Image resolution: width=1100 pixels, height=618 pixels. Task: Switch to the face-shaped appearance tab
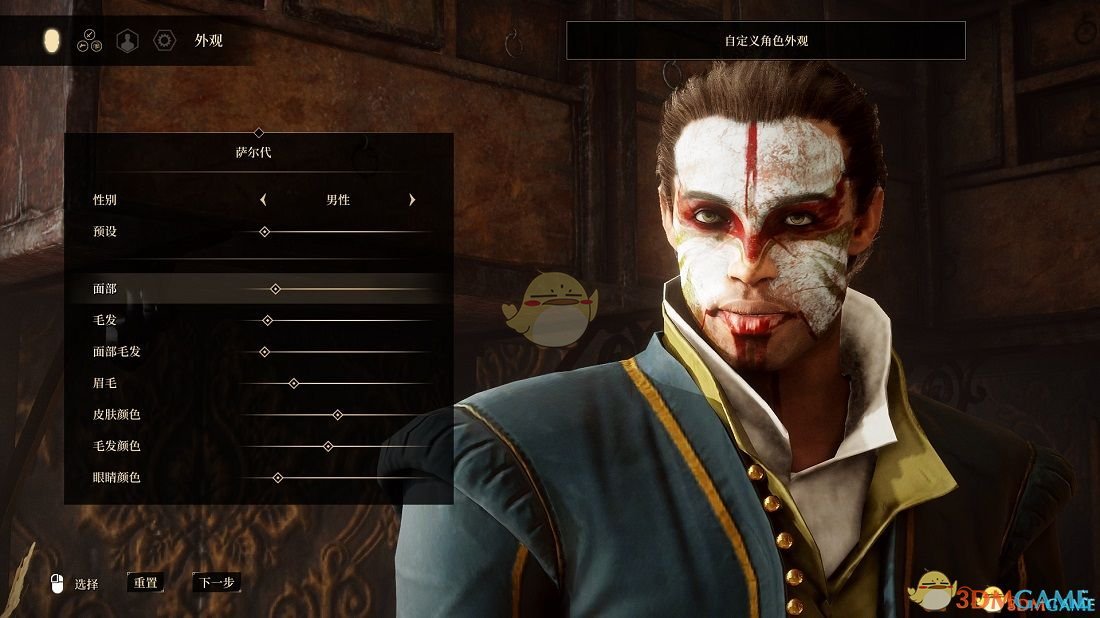[x=52, y=41]
